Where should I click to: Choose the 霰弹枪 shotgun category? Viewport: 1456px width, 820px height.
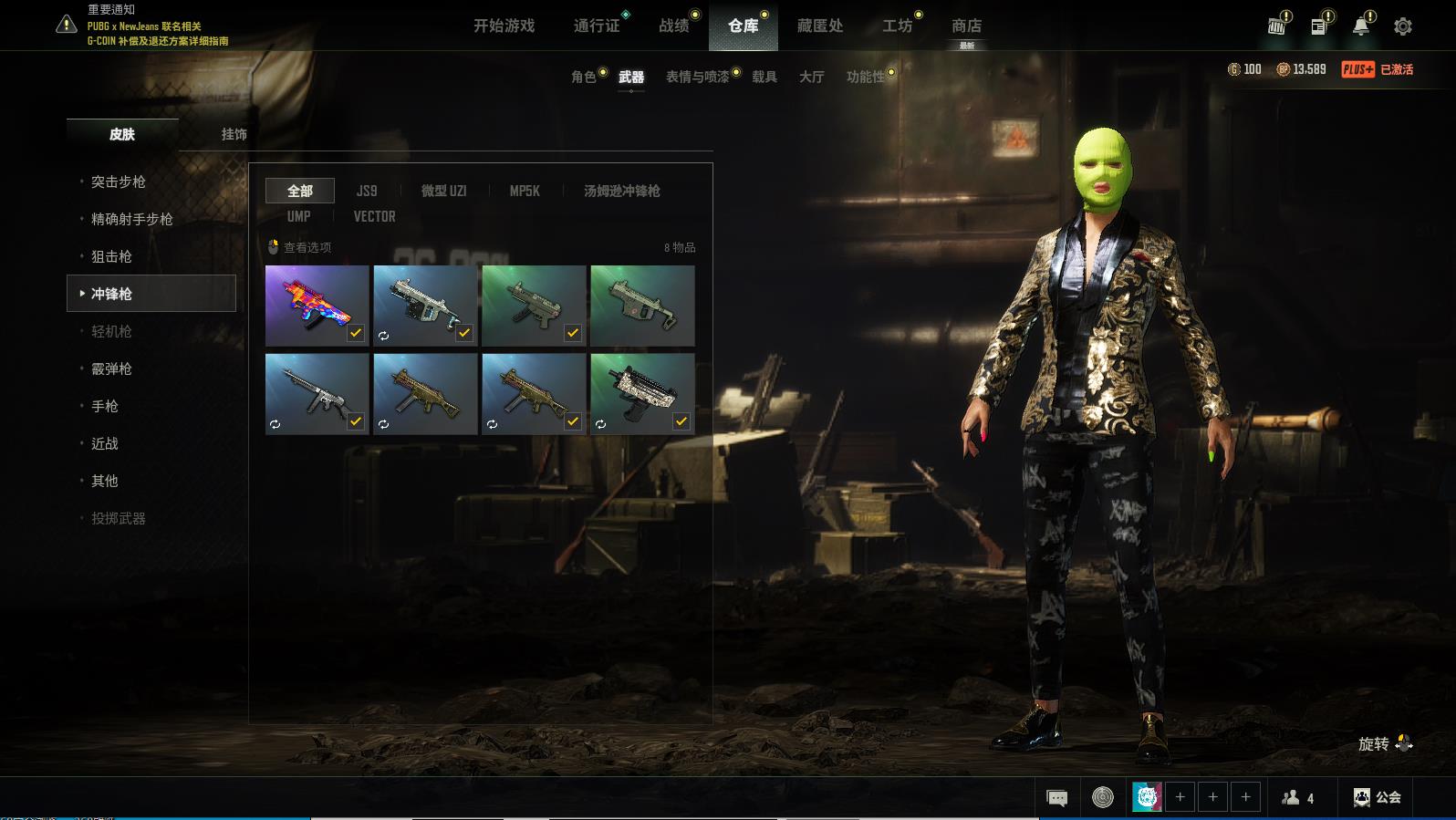111,368
